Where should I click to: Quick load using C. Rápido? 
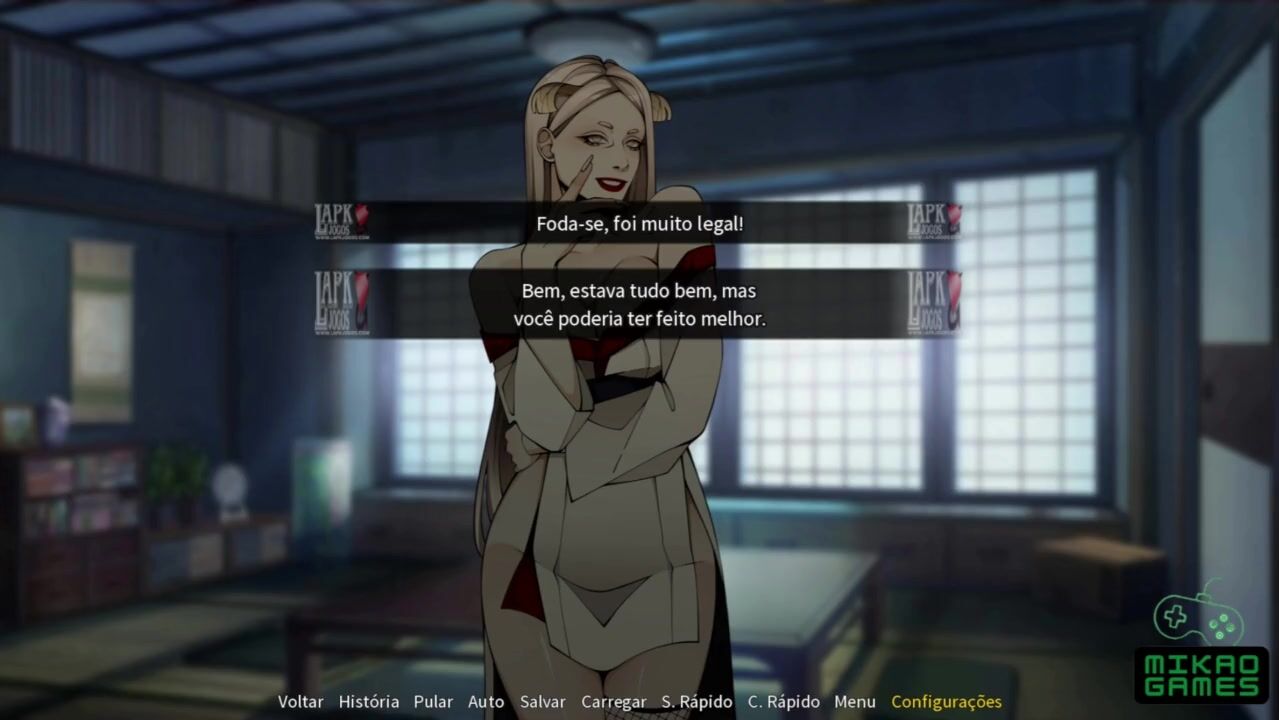point(783,702)
